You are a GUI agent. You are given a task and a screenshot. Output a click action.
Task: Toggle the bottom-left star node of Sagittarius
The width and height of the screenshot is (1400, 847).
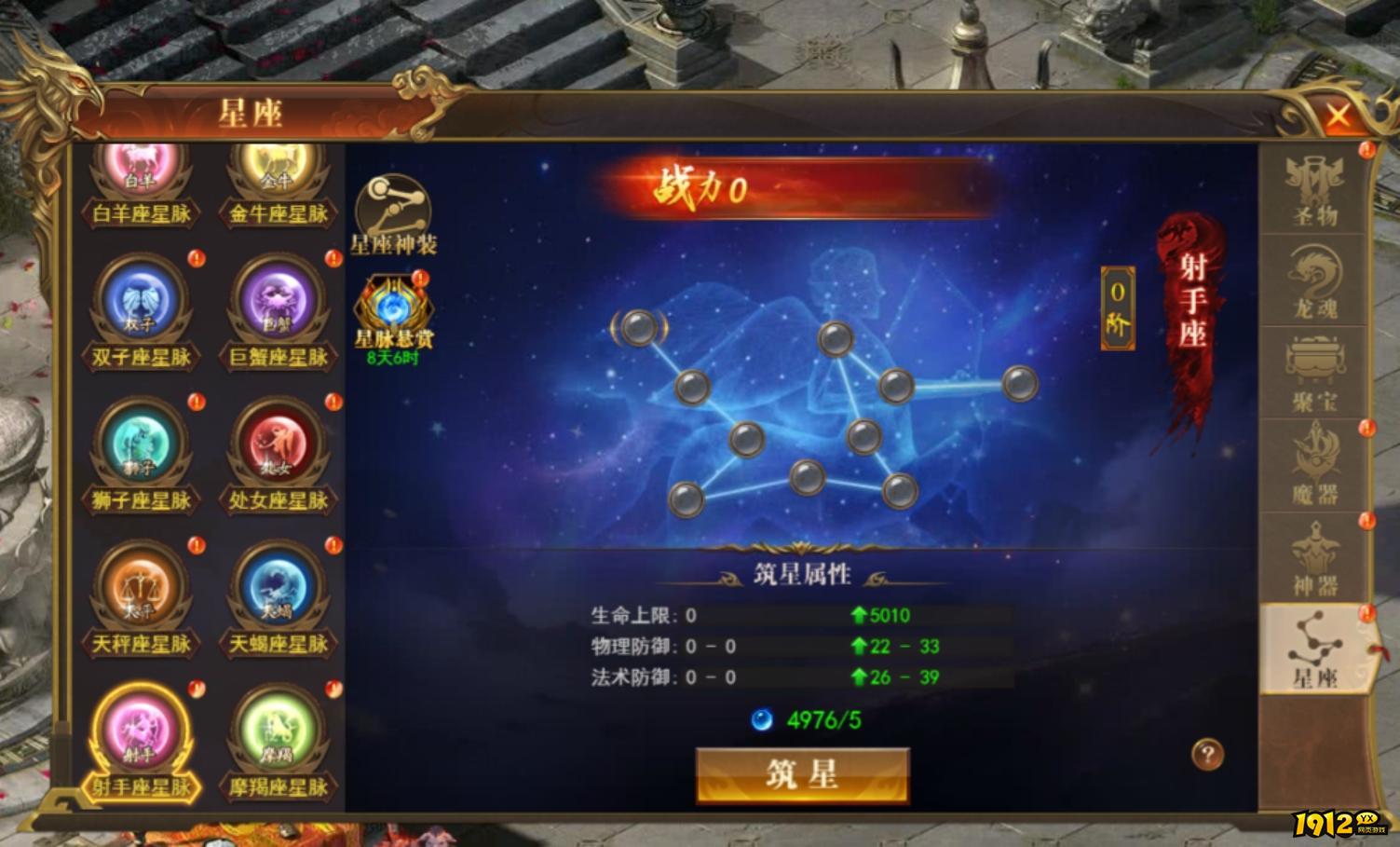pyautogui.click(x=686, y=499)
